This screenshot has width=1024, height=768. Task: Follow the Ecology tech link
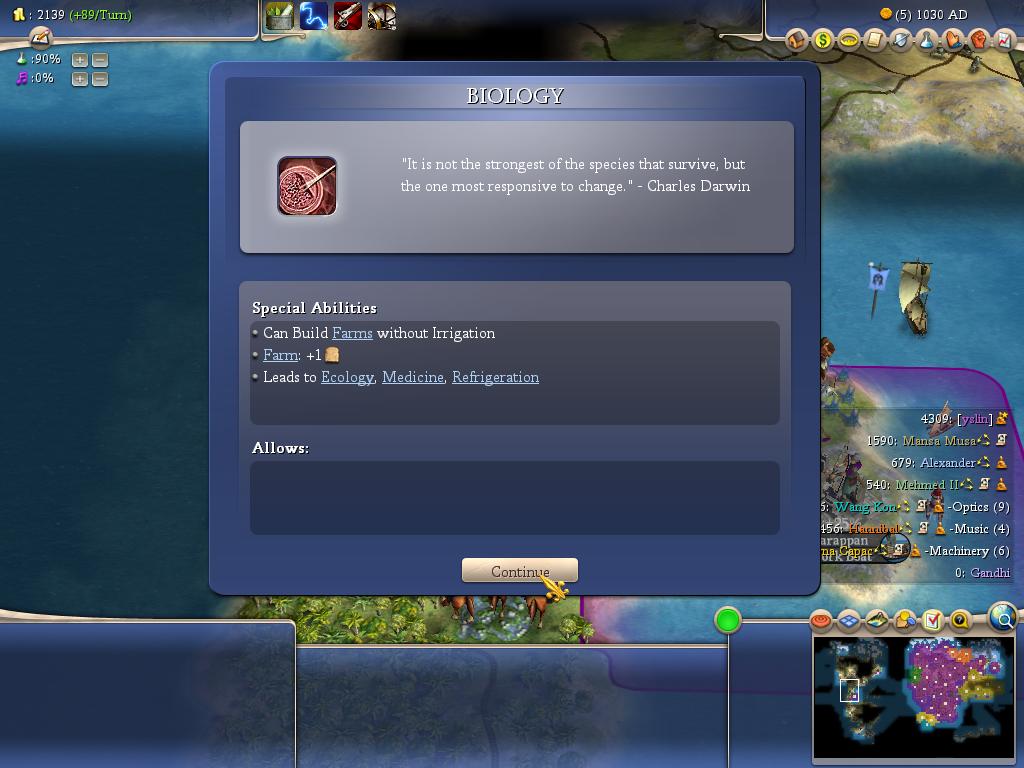coord(347,377)
